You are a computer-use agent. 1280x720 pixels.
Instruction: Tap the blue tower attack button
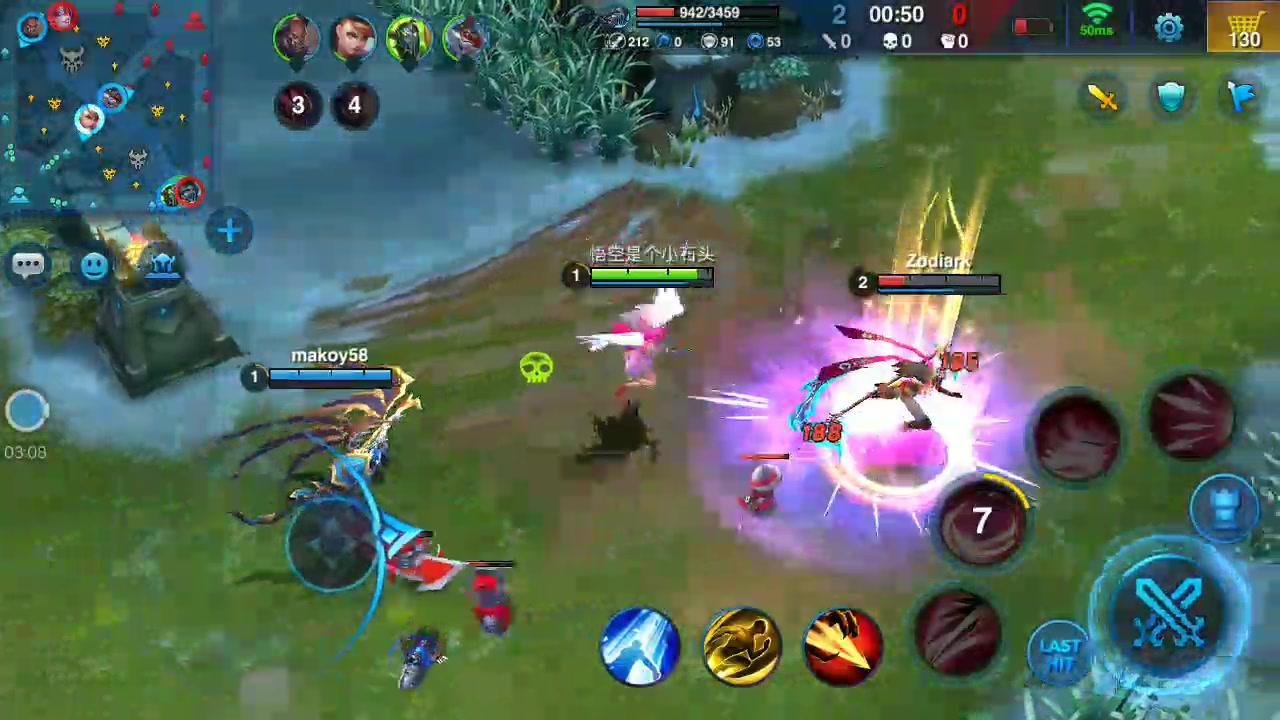1226,506
